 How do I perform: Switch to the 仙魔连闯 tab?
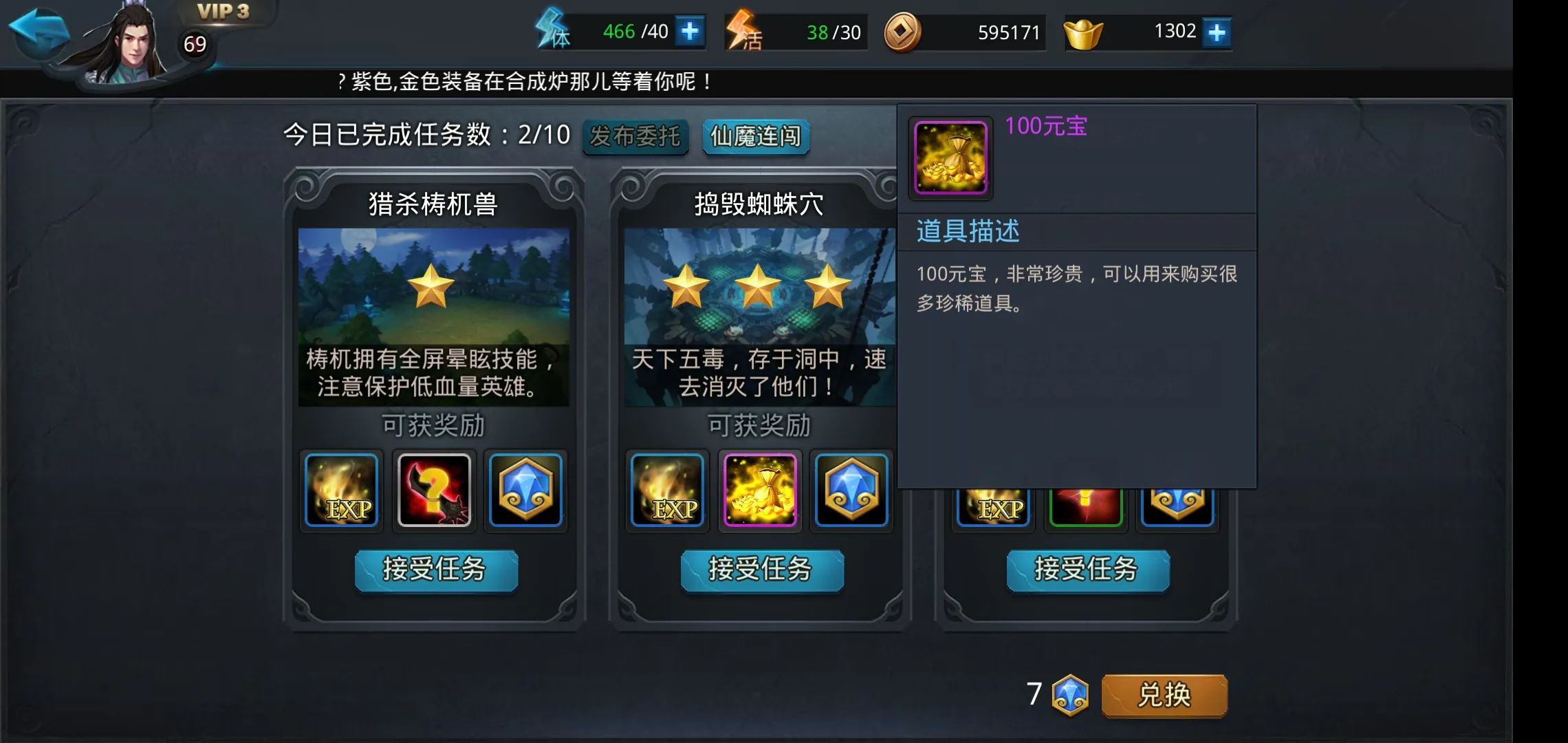(755, 137)
